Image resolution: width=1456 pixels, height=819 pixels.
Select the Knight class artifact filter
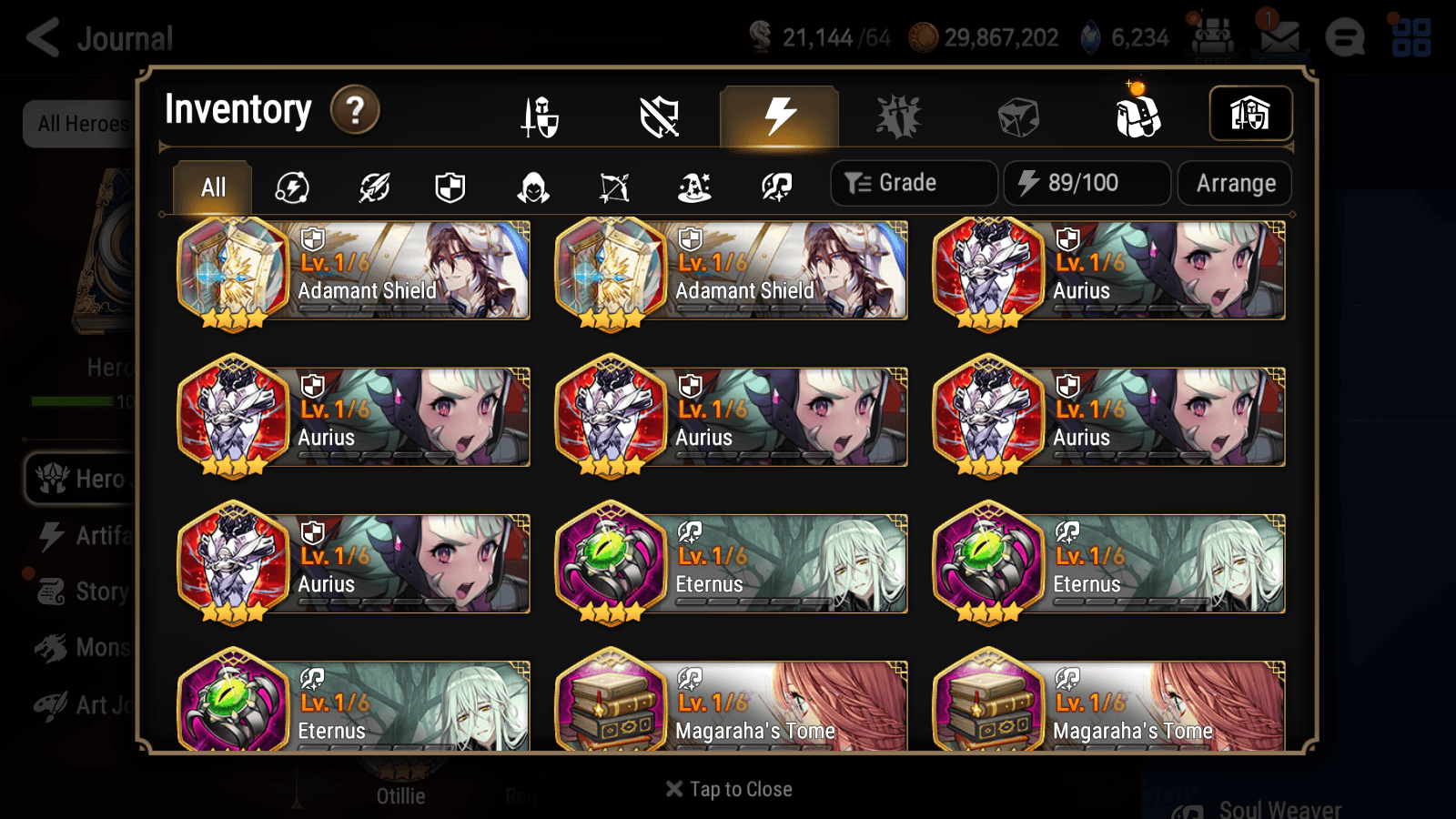450,187
